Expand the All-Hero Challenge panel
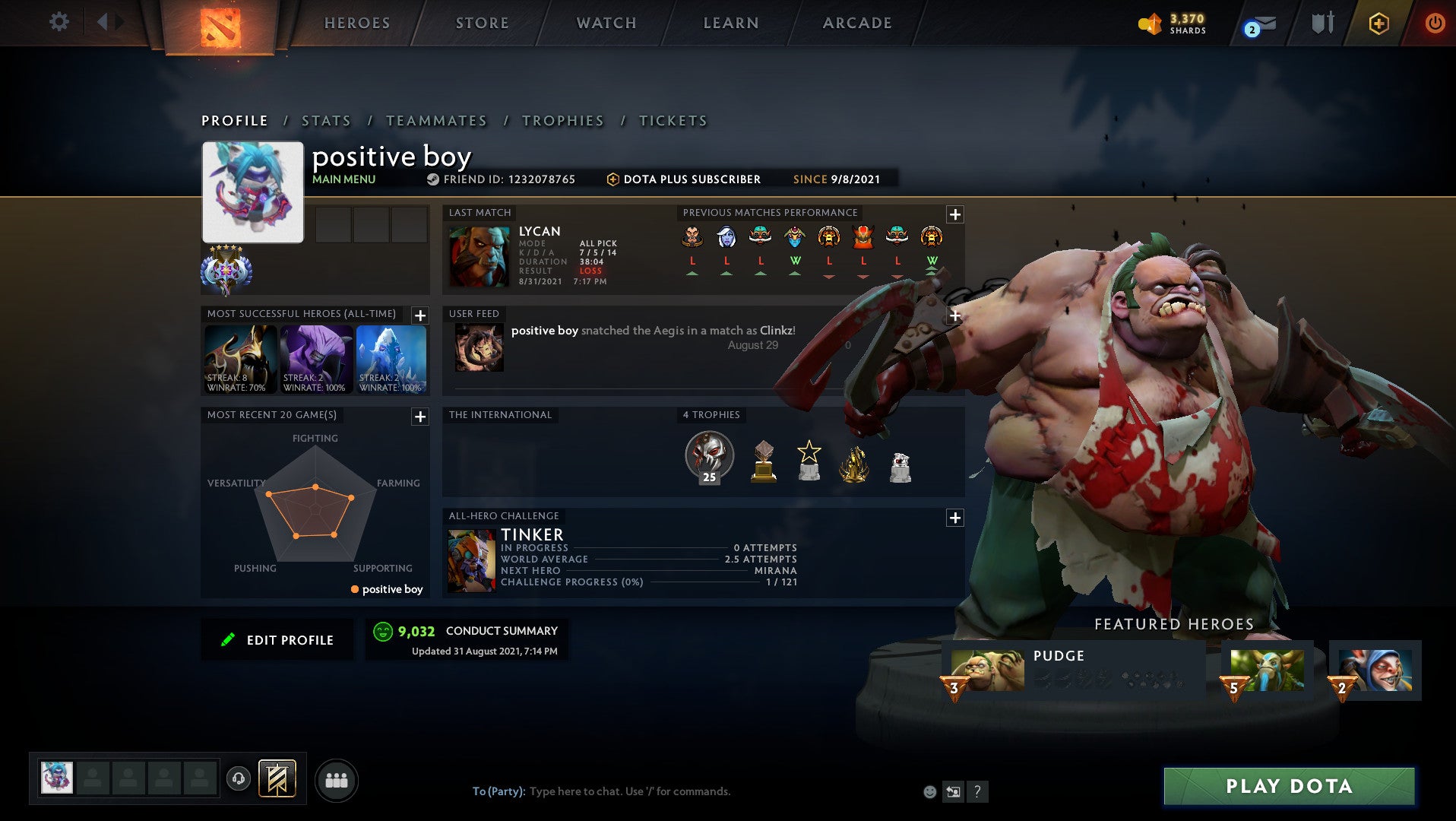Viewport: 1456px width, 821px height. pyautogui.click(x=955, y=518)
